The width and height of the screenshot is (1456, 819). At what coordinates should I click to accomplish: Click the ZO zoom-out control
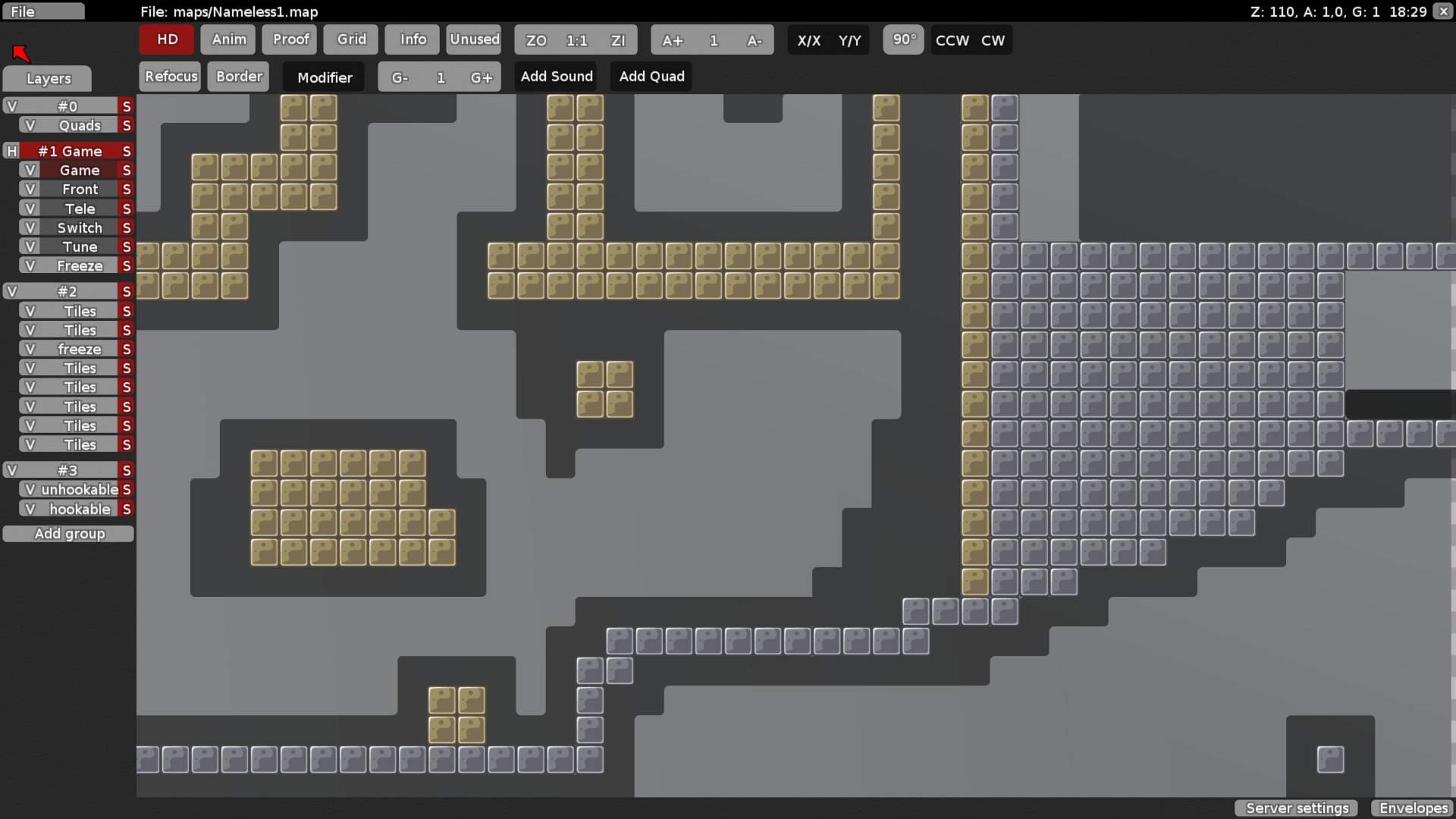(x=535, y=40)
